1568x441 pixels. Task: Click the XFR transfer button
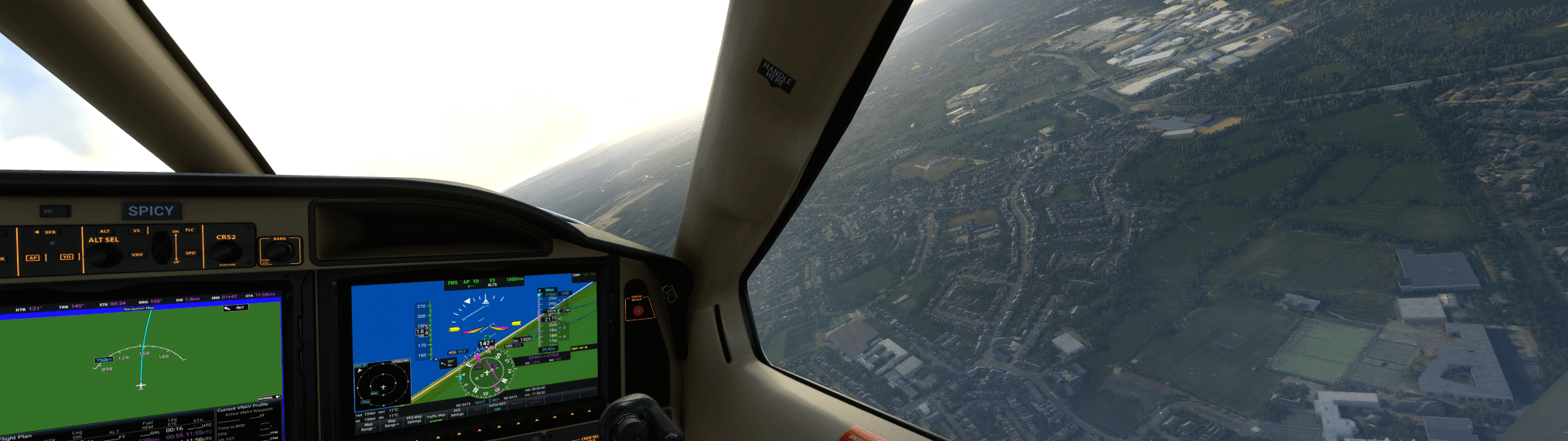pos(49,232)
